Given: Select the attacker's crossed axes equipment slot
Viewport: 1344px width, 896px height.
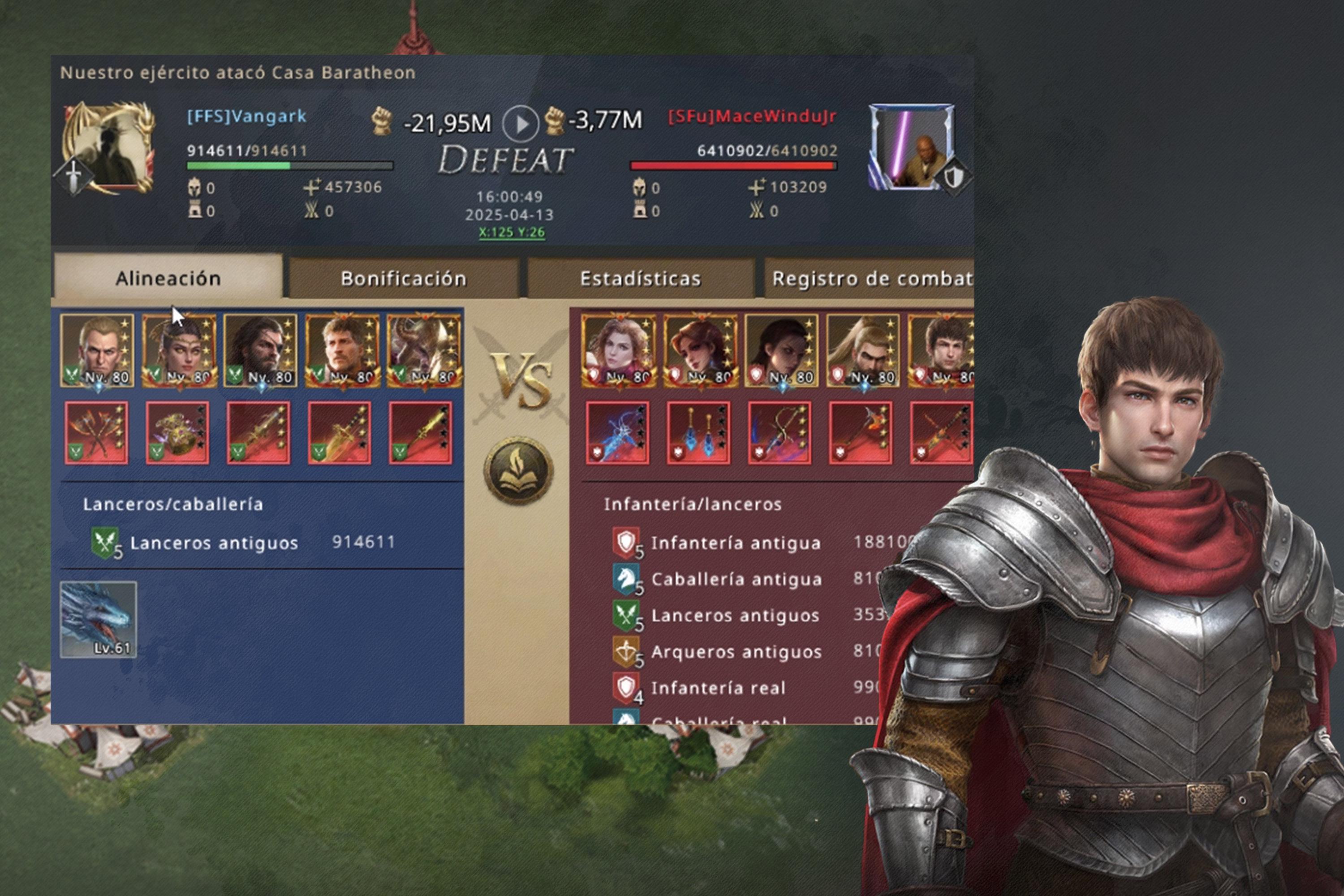Looking at the screenshot, I should pos(97,433).
